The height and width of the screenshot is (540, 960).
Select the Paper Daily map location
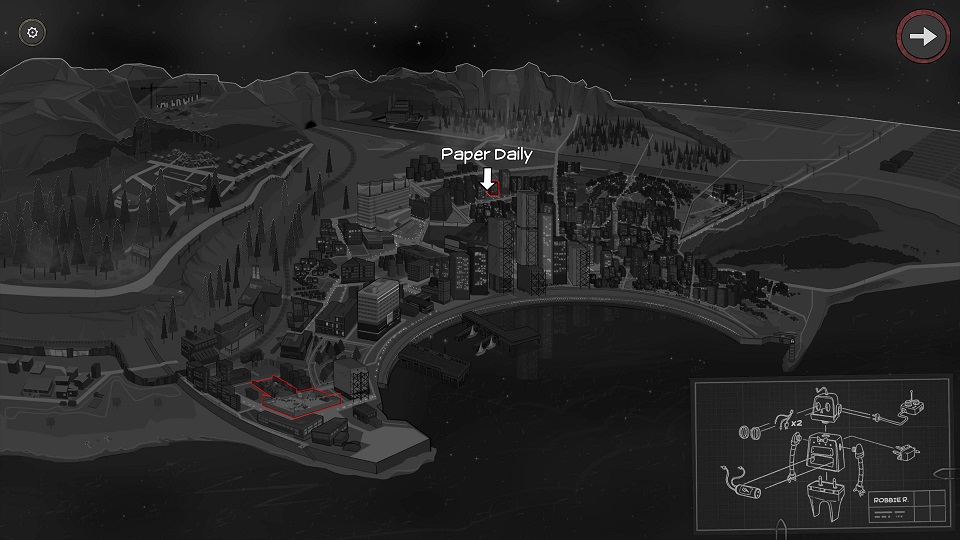coord(489,188)
